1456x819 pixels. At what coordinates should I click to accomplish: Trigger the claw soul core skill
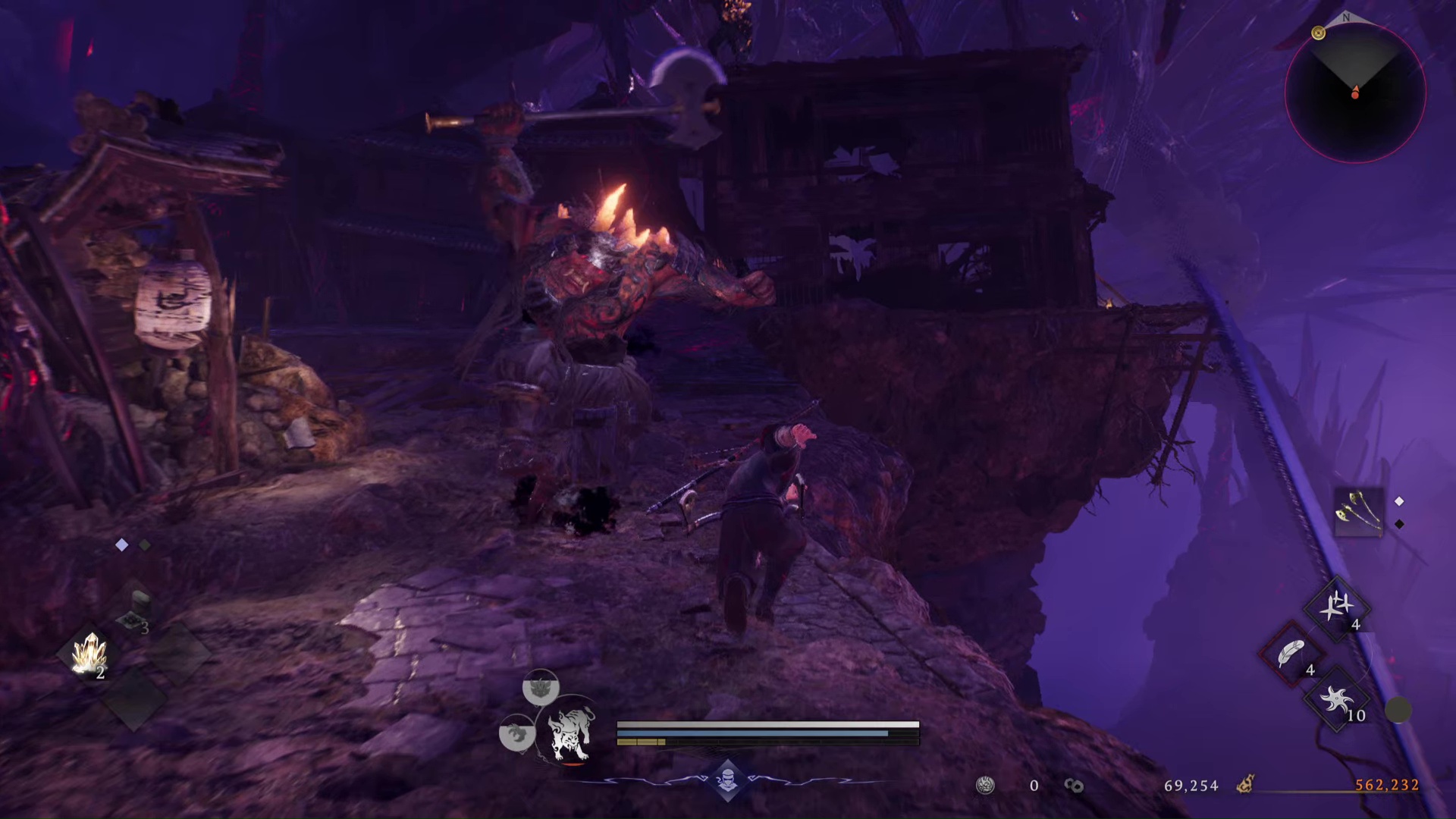pyautogui.click(x=516, y=733)
